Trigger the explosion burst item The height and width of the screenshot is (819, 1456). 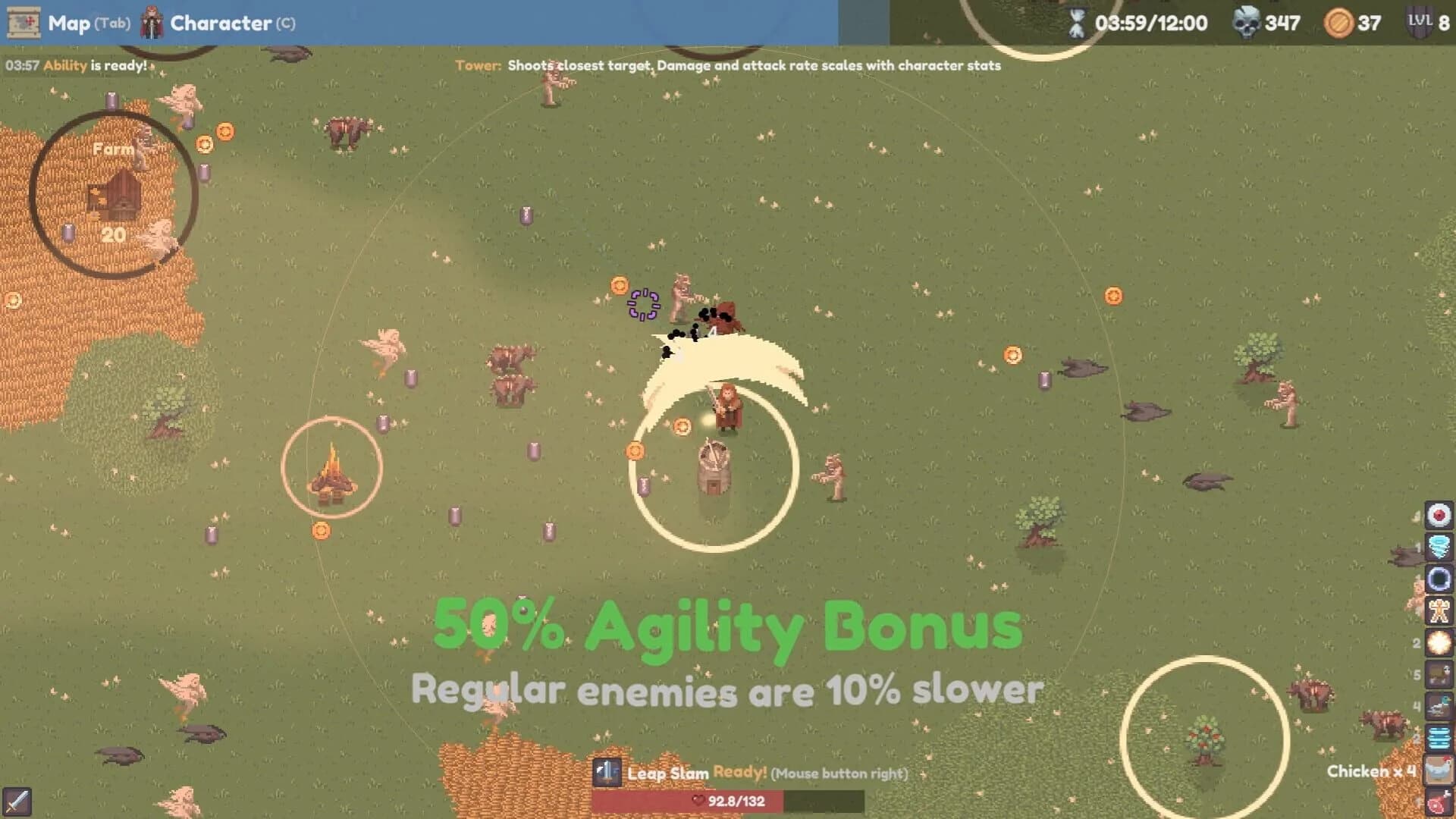click(x=1439, y=641)
